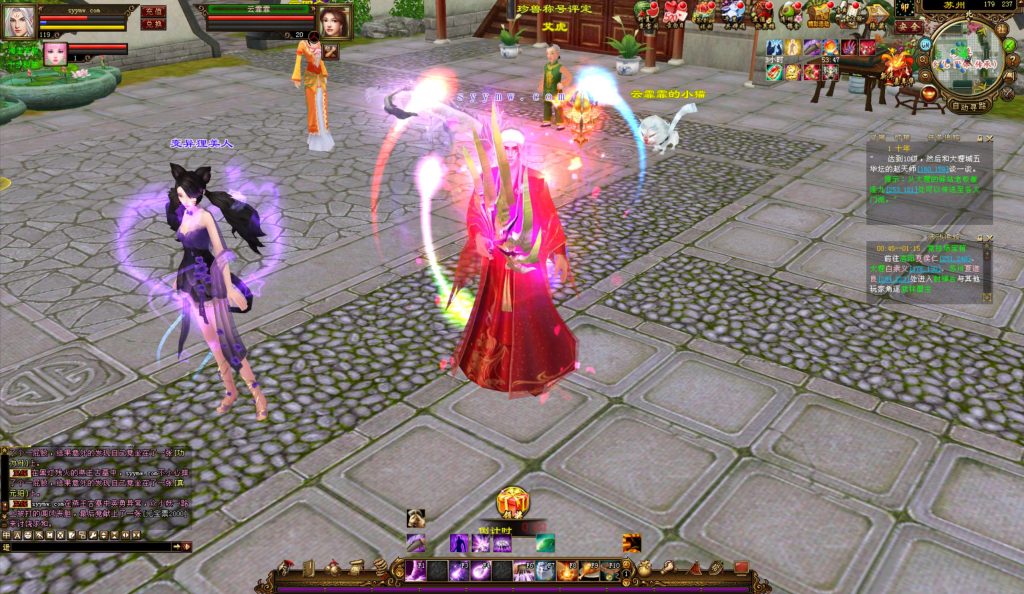Use the F8 fire skill slot
Viewport: 1024px width, 594px height.
pos(567,570)
